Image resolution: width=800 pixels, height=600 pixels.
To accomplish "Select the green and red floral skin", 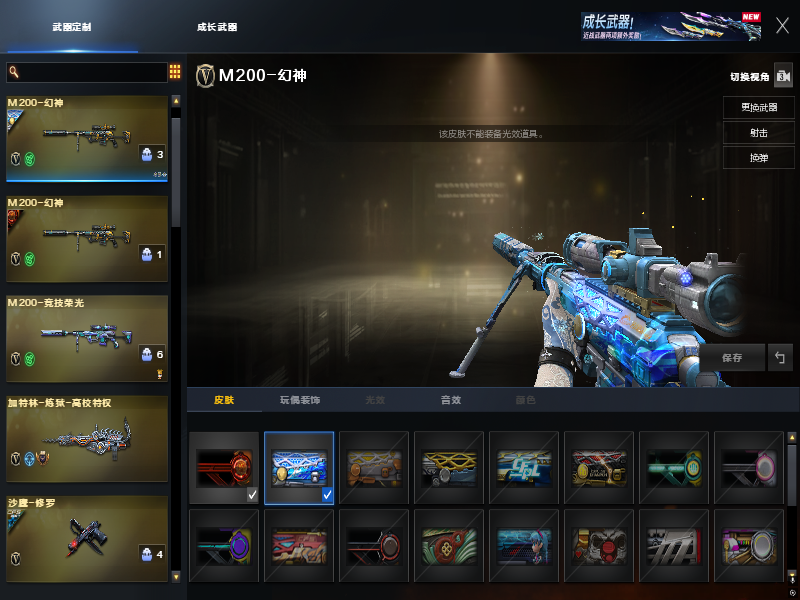I will [449, 545].
